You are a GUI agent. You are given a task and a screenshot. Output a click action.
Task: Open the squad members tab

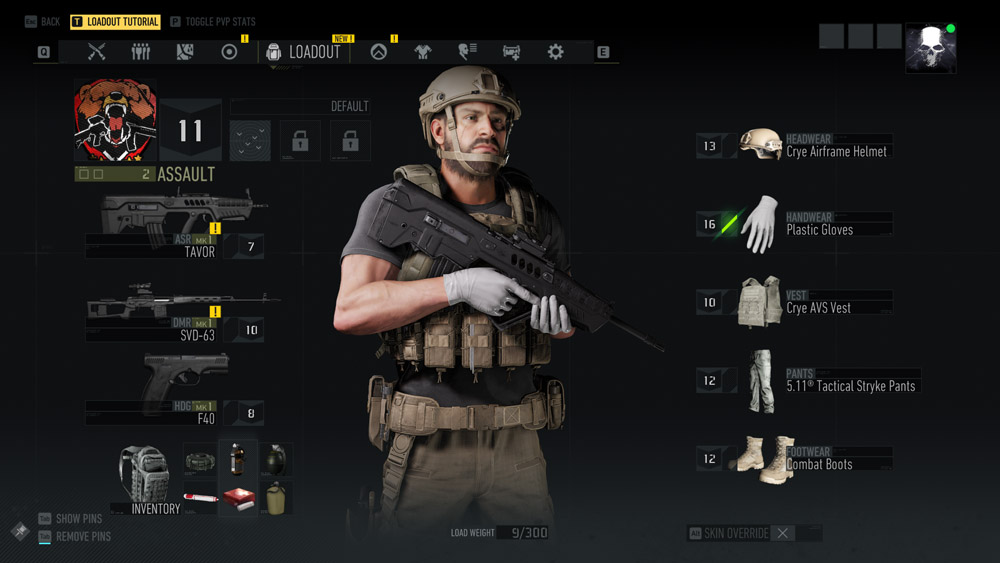point(140,52)
